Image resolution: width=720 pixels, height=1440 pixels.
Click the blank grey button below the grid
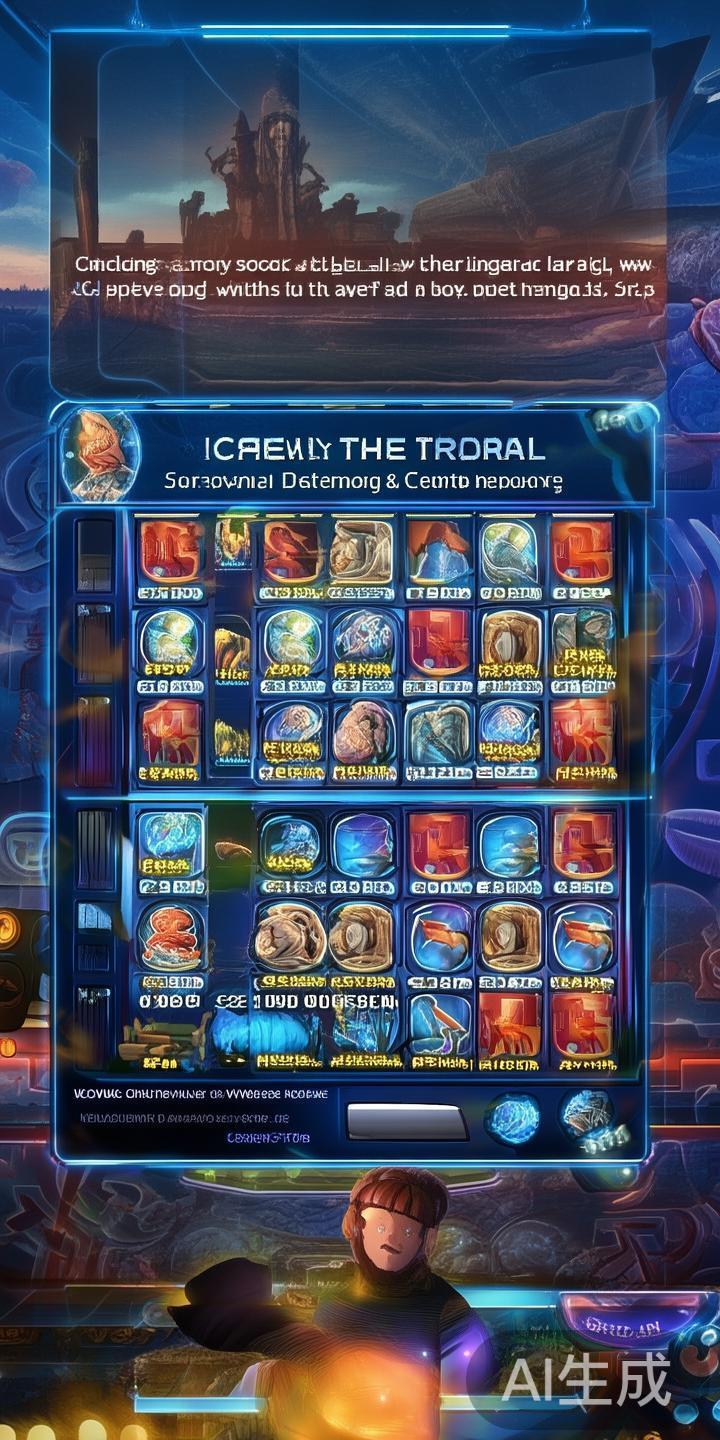click(406, 1120)
